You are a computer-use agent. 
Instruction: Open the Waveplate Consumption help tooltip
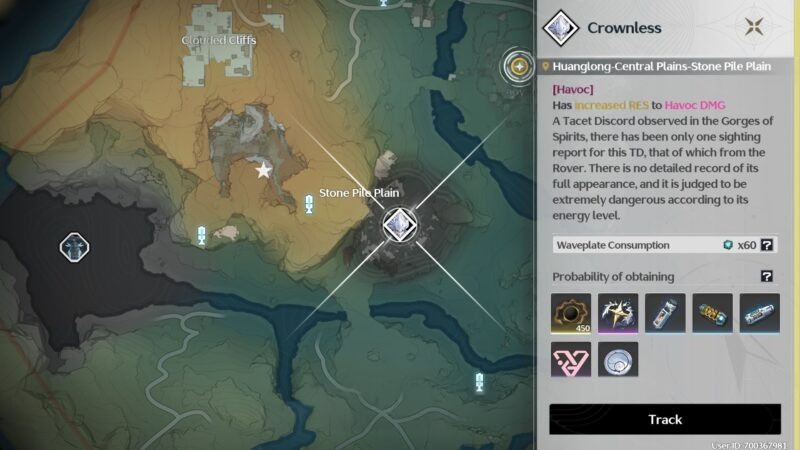[767, 245]
